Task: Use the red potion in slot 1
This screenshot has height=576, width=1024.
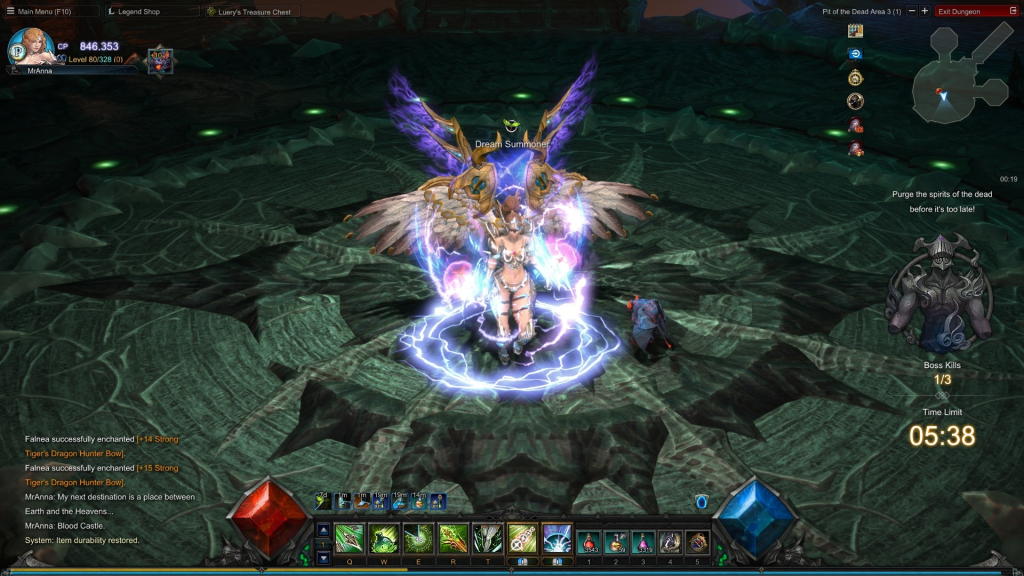Action: tap(590, 541)
